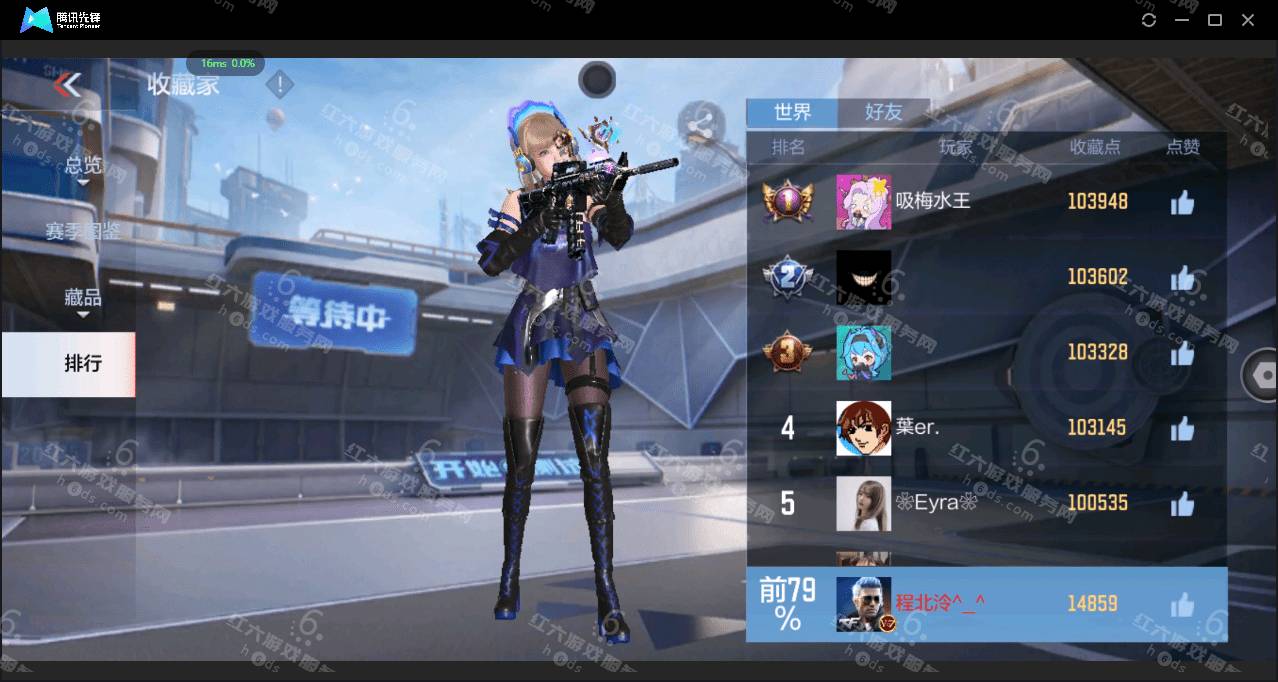The width and height of the screenshot is (1278, 682).
Task: Open the 总览 overview menu entry
Action: 83,166
